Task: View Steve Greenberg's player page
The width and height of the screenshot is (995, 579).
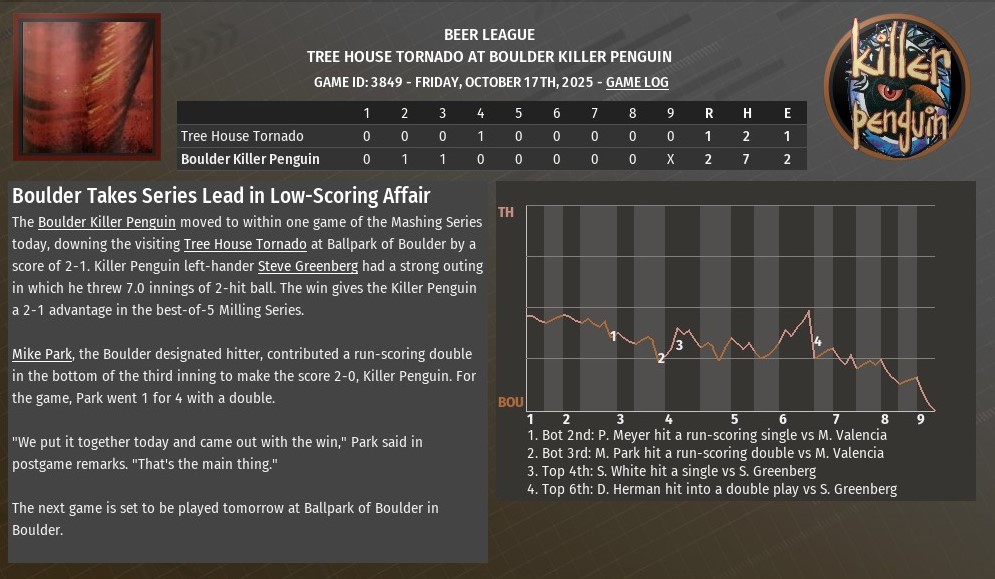Action: [306, 266]
